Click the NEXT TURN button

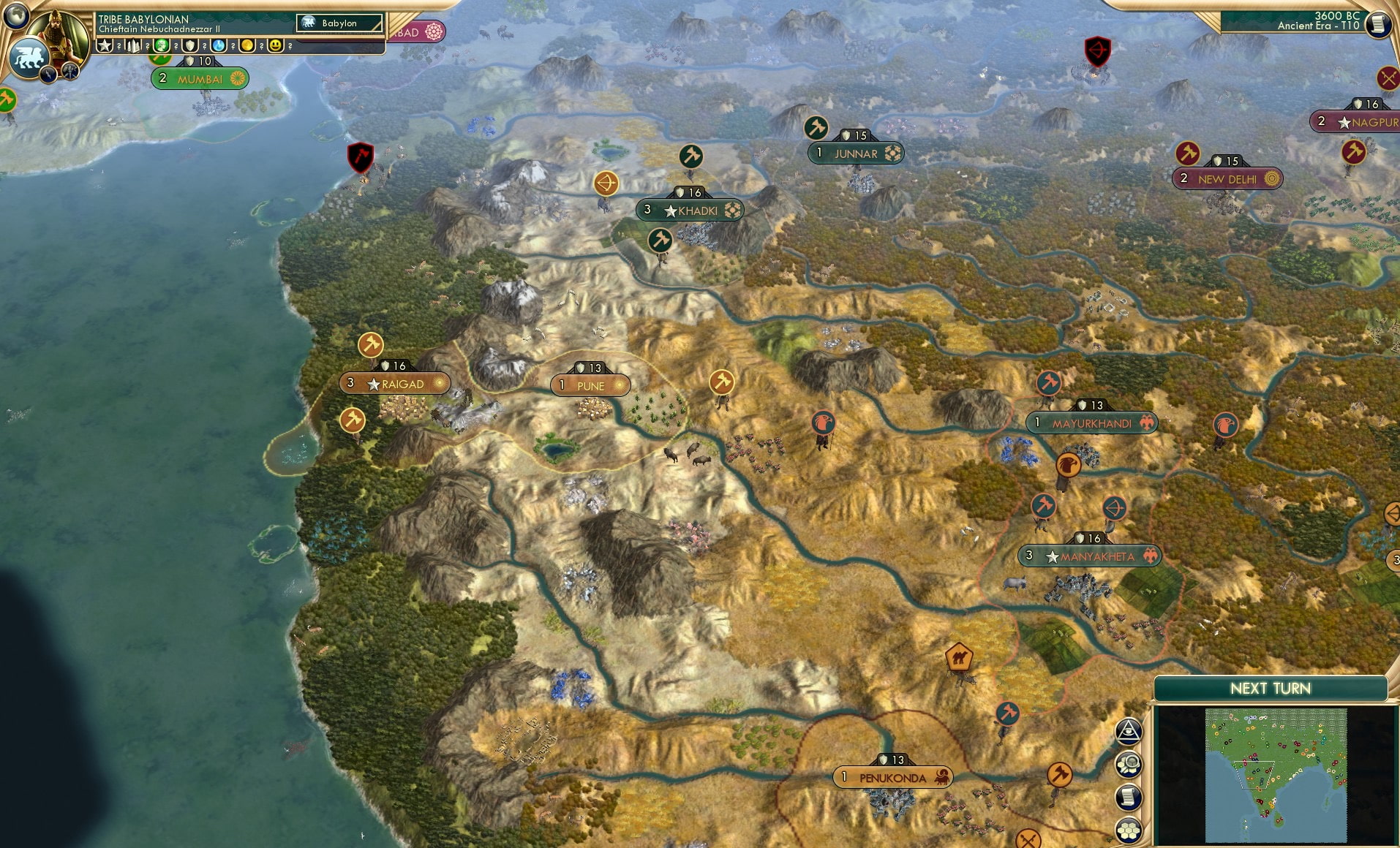click(x=1271, y=688)
